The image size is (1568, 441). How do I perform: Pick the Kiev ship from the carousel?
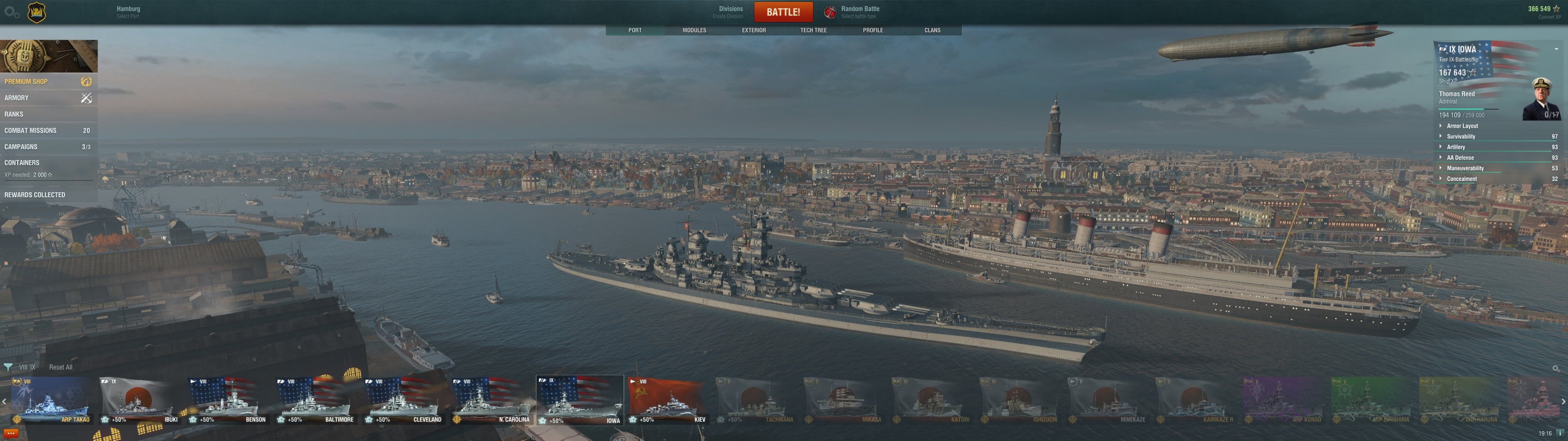pos(667,400)
